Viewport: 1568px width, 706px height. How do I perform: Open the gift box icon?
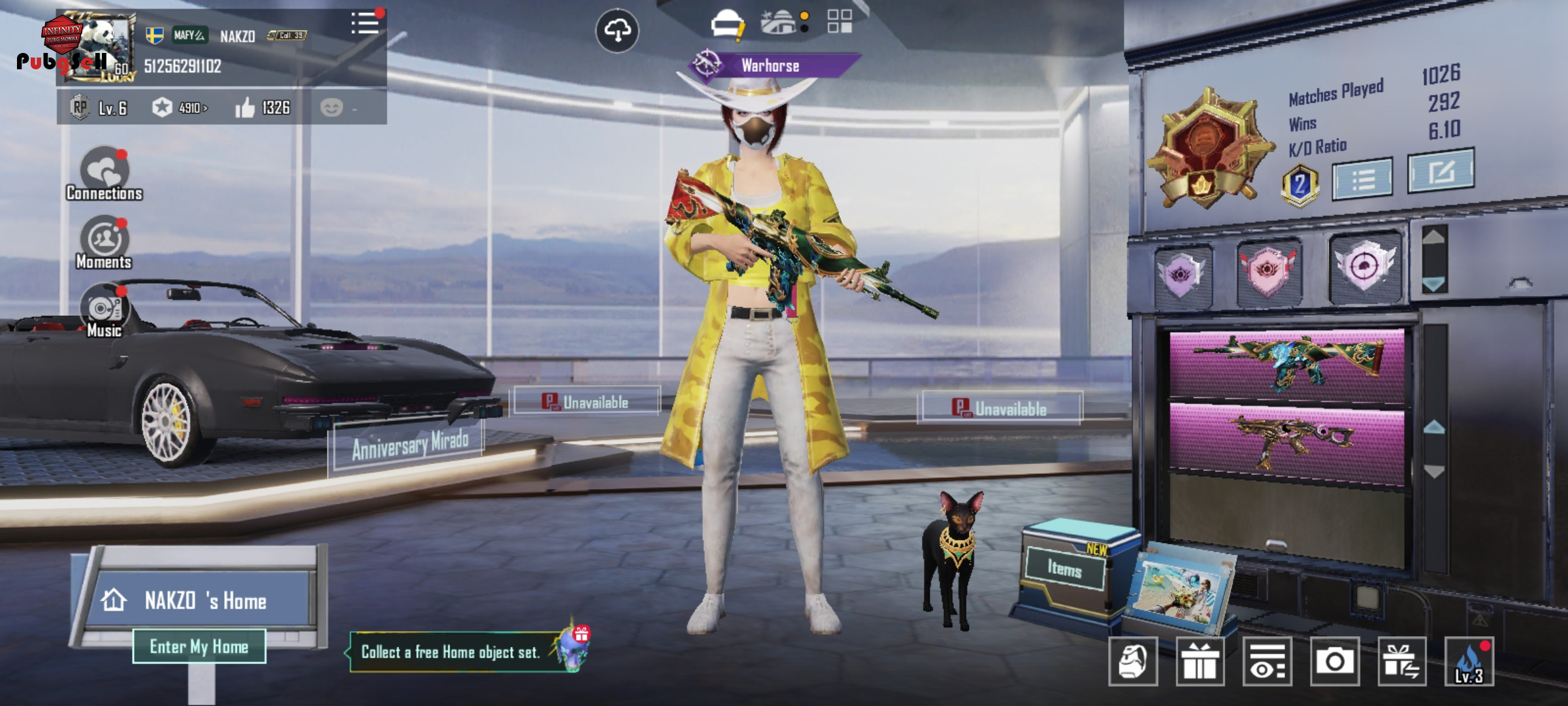click(x=1200, y=662)
